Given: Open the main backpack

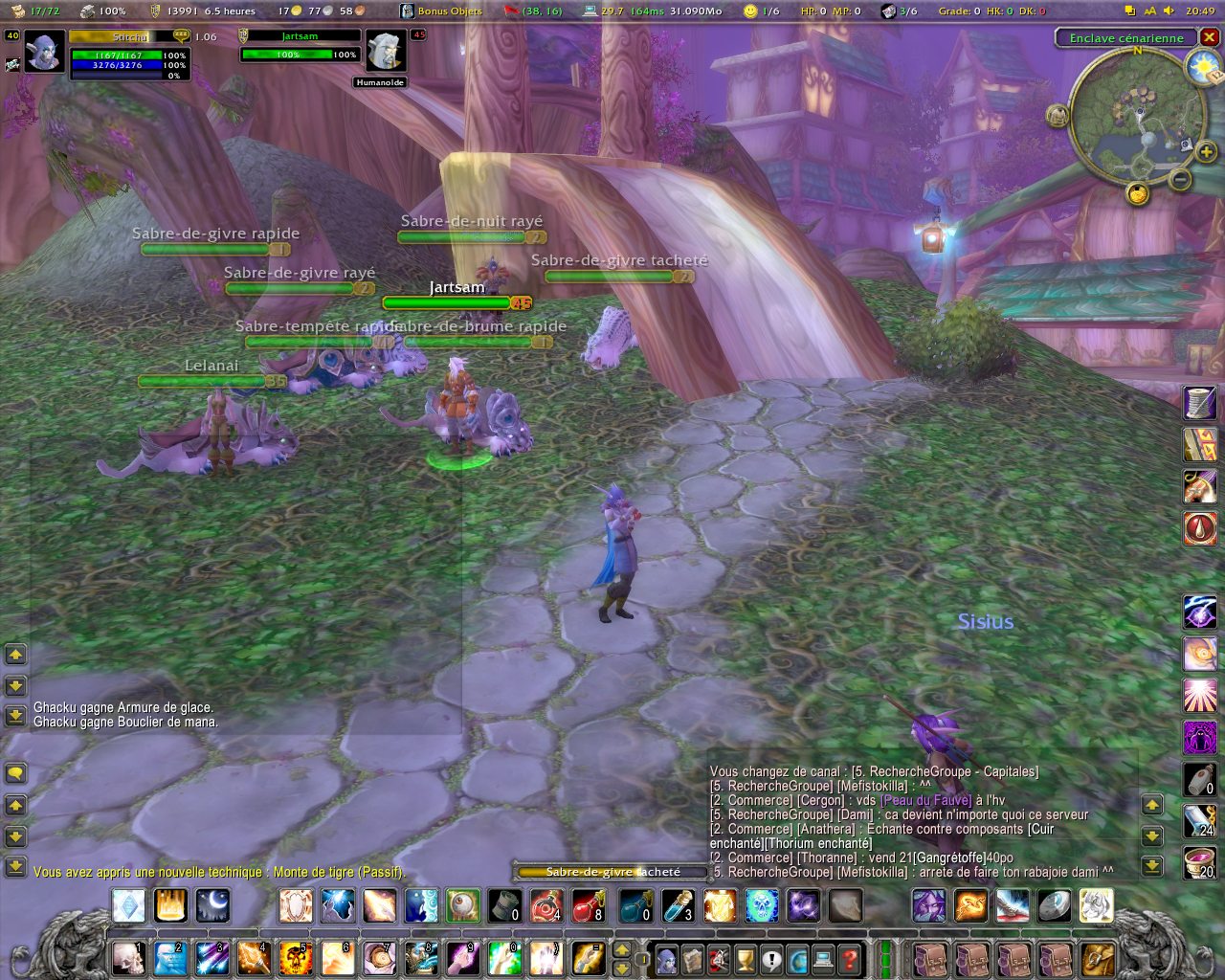Looking at the screenshot, I should click(1098, 958).
